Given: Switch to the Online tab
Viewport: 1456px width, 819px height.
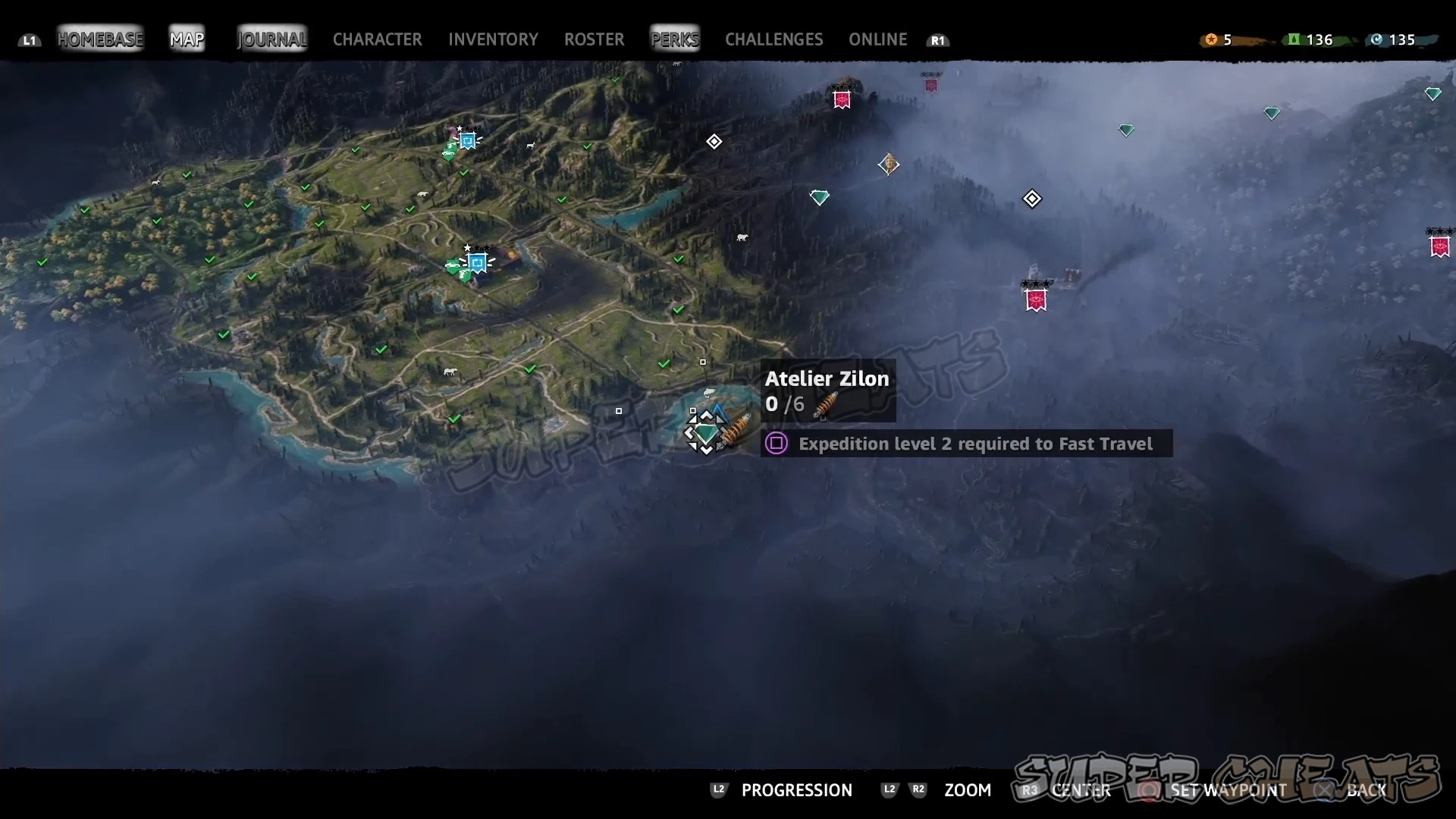Looking at the screenshot, I should coord(877,39).
